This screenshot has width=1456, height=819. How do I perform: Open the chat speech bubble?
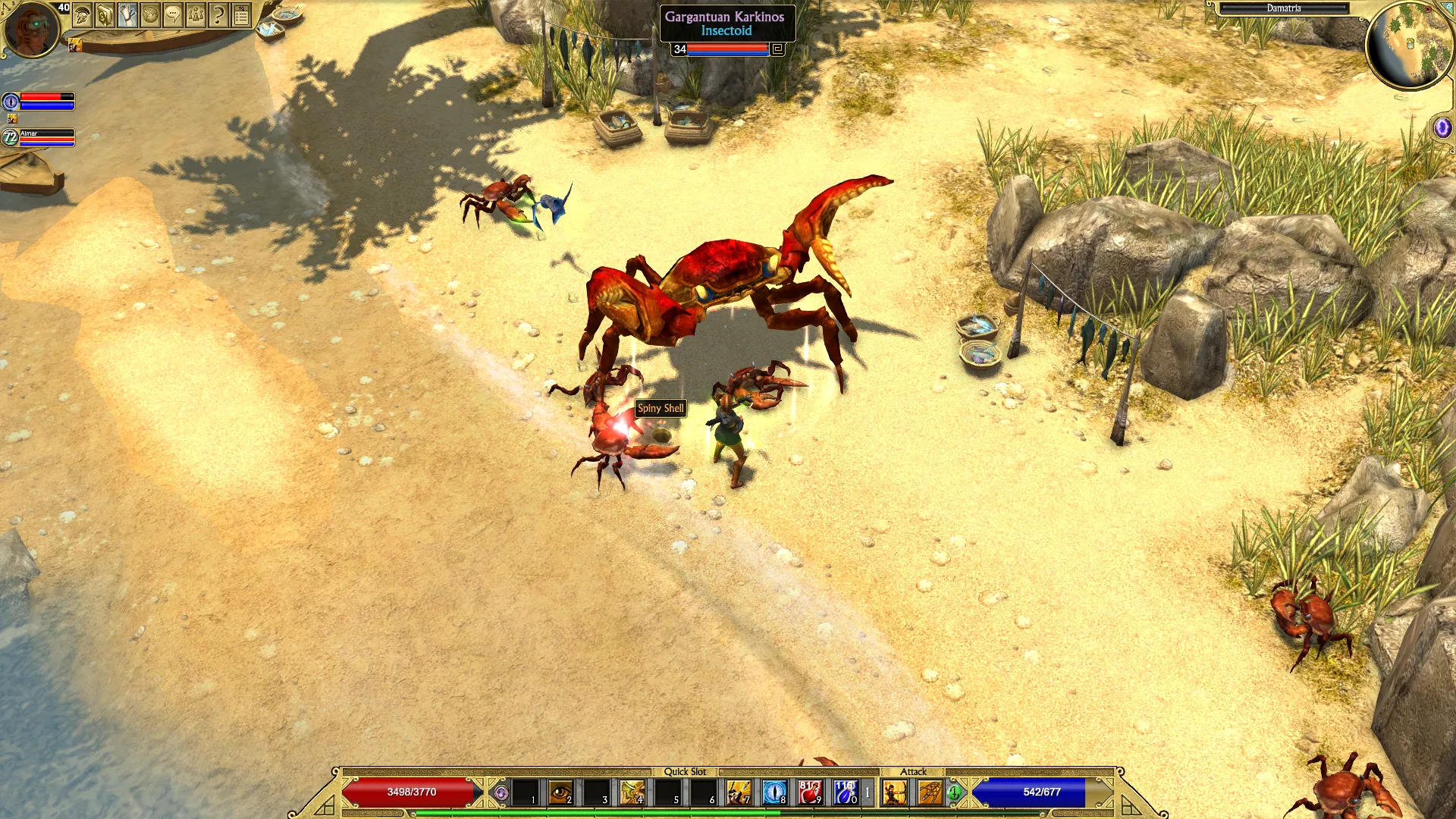(173, 15)
